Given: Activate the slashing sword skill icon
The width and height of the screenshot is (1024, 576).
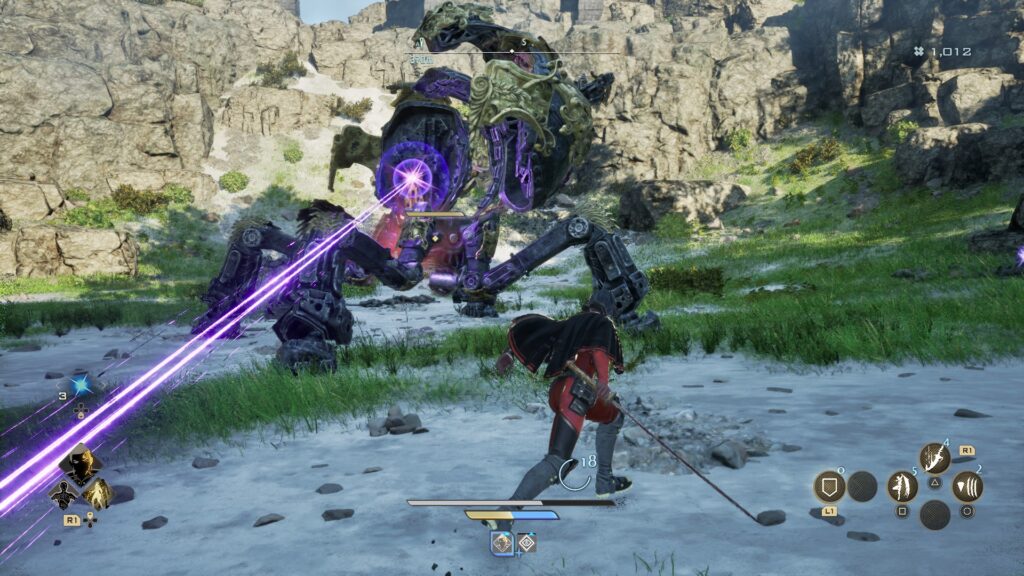Looking at the screenshot, I should pos(934,459).
